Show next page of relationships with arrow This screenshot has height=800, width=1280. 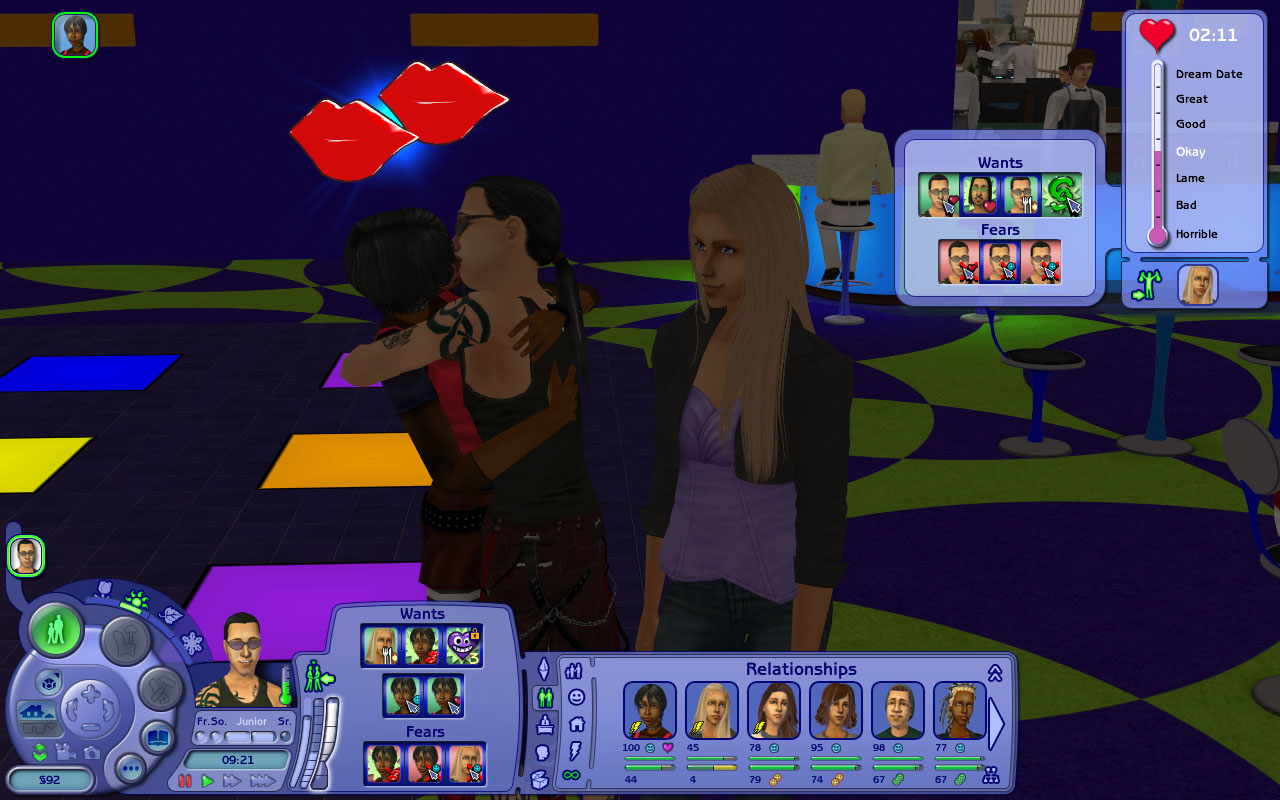[x=996, y=721]
